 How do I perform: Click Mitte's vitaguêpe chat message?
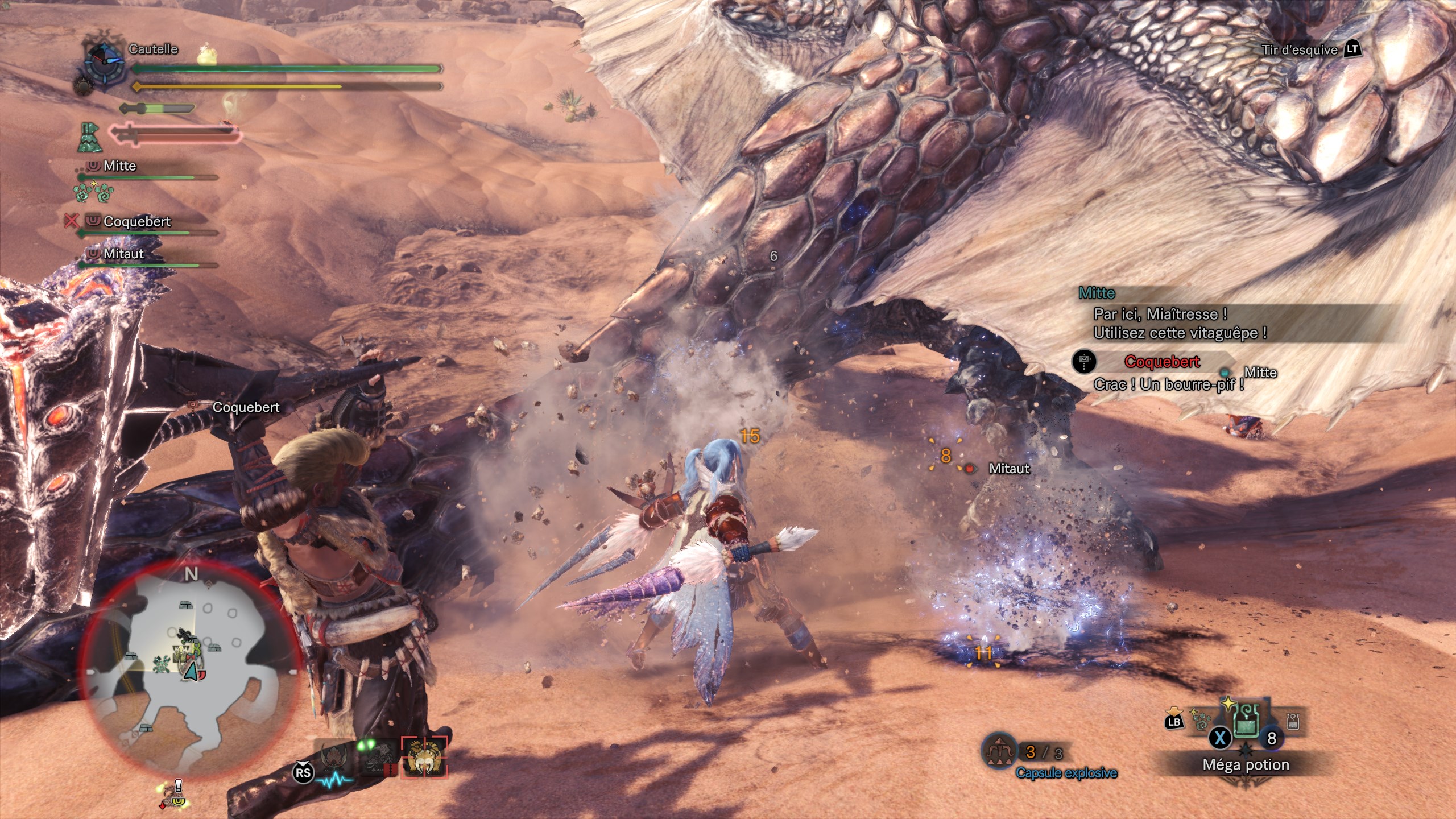[x=1180, y=323]
